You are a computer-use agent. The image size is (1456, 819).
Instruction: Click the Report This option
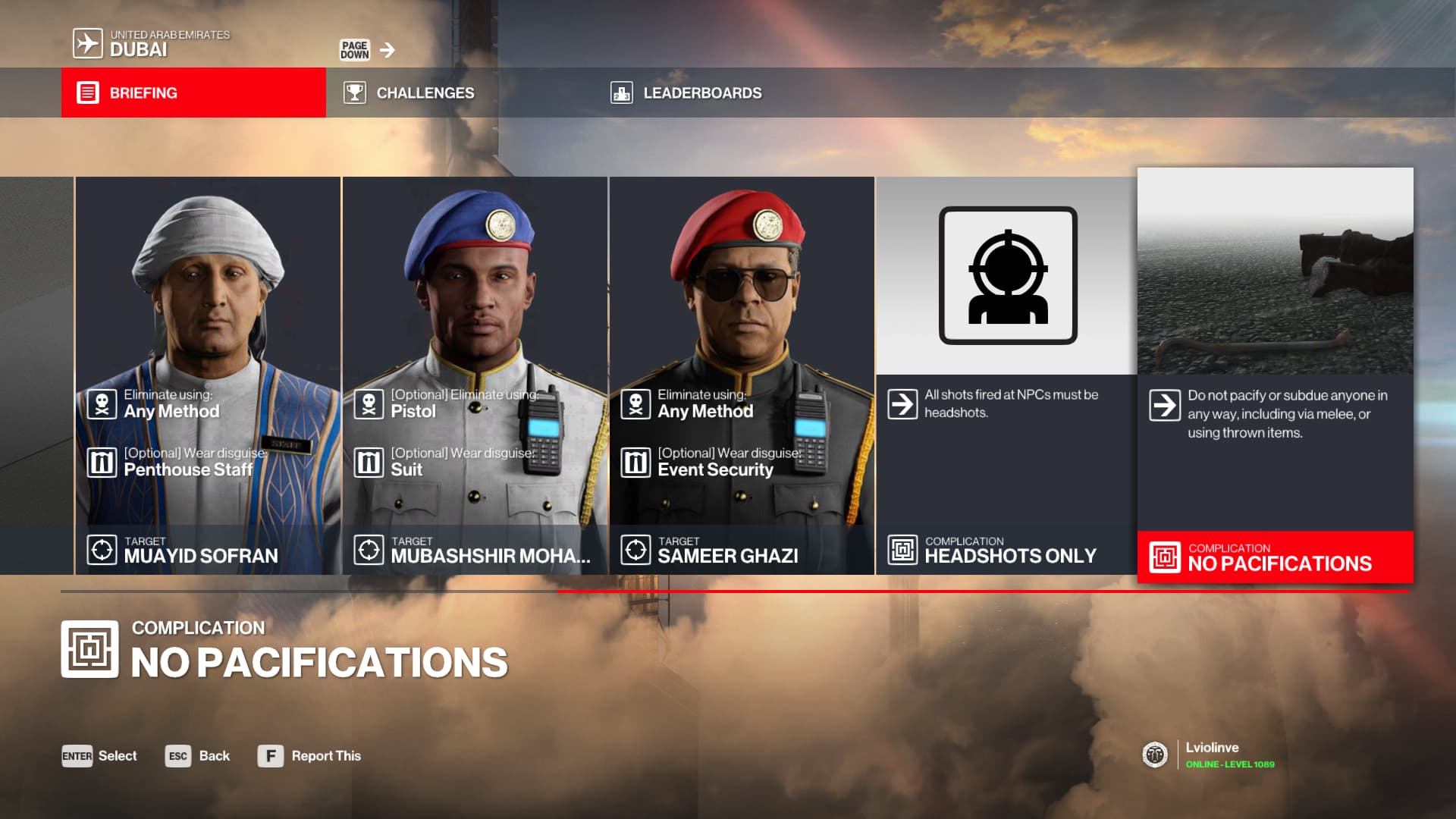click(x=309, y=756)
